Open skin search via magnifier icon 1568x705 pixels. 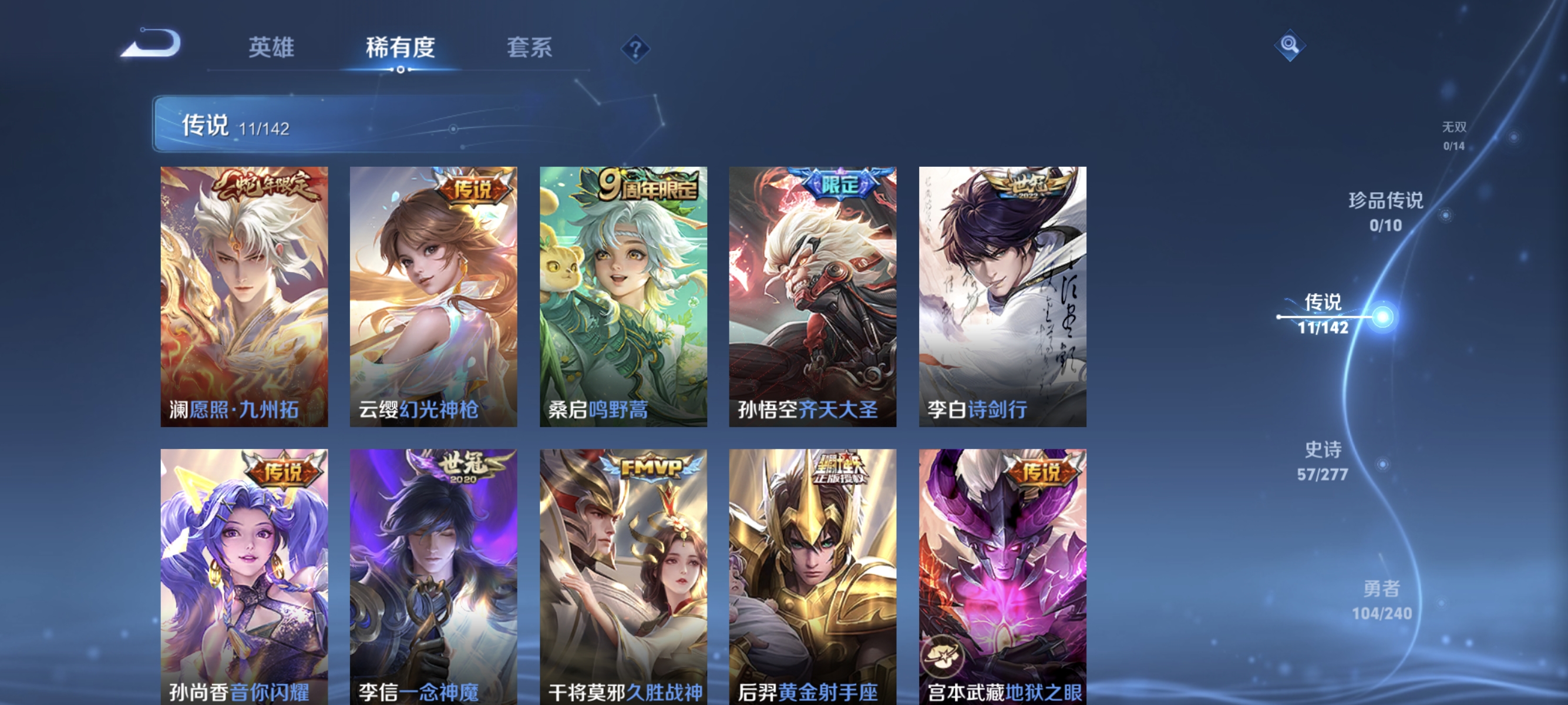1290,45
